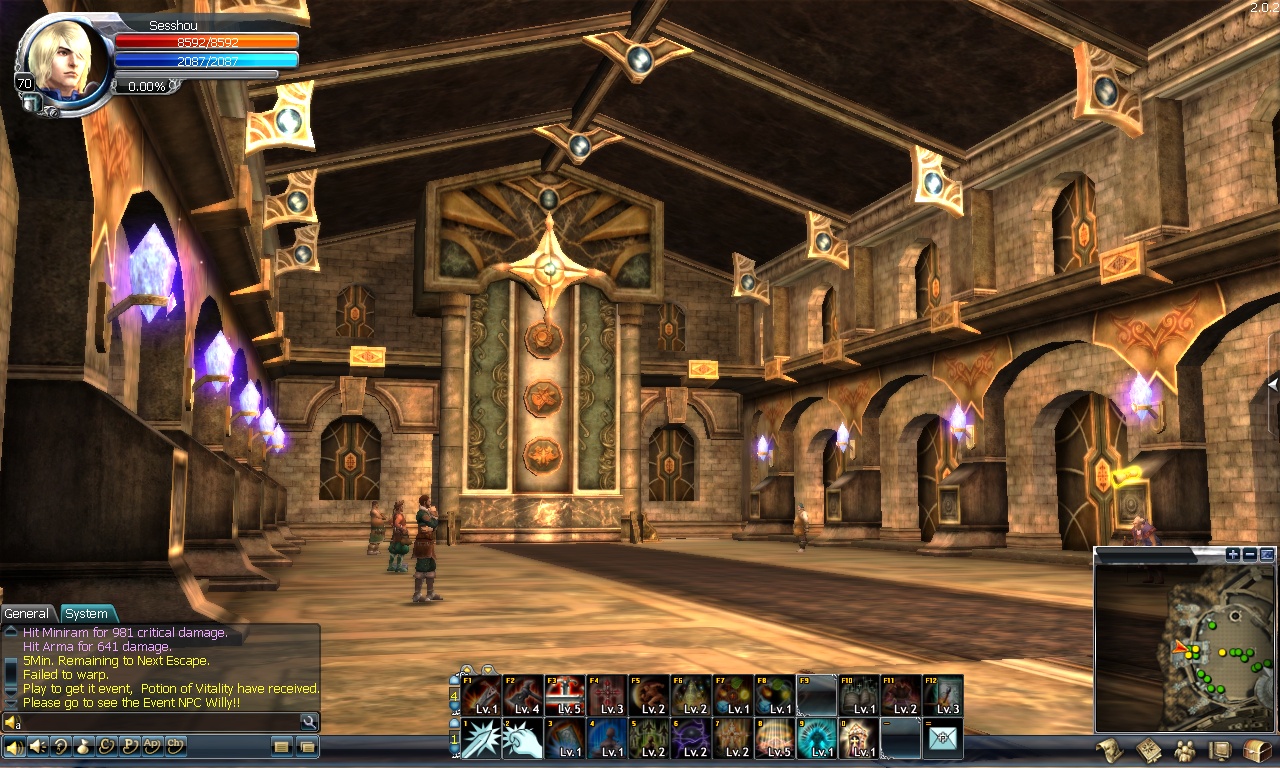Open the skill book icon
This screenshot has height=768, width=1280.
point(1147,749)
